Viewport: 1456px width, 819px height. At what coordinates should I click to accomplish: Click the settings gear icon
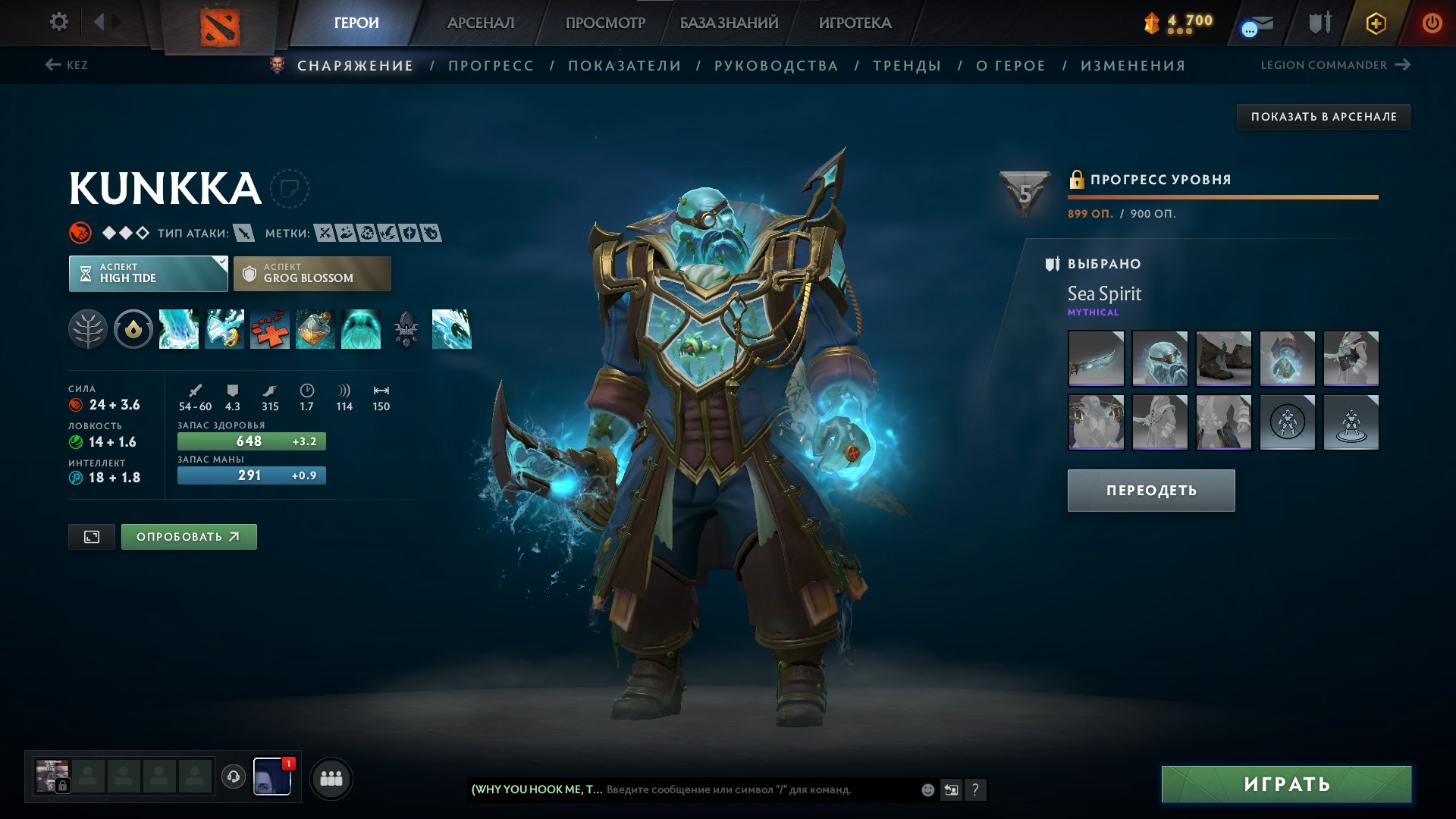pyautogui.click(x=58, y=23)
